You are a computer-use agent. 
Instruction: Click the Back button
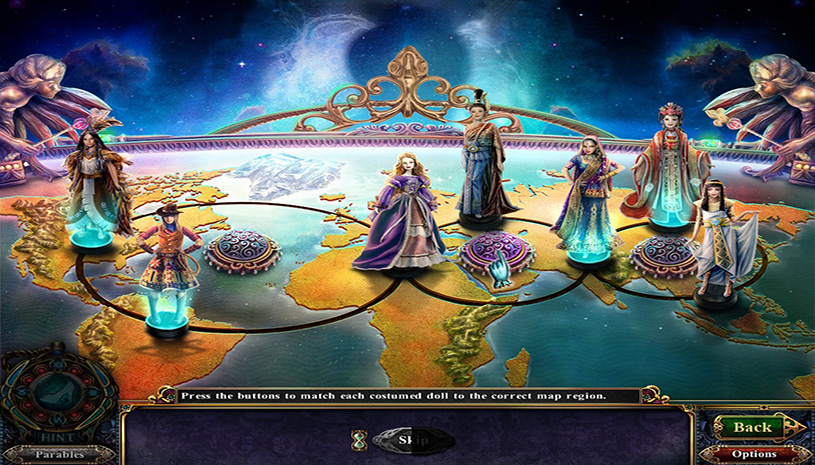point(752,427)
